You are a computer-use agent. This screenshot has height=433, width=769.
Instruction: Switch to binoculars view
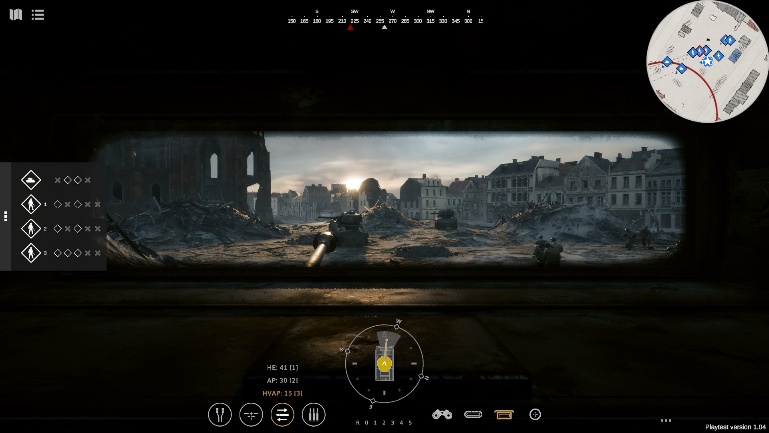point(442,414)
